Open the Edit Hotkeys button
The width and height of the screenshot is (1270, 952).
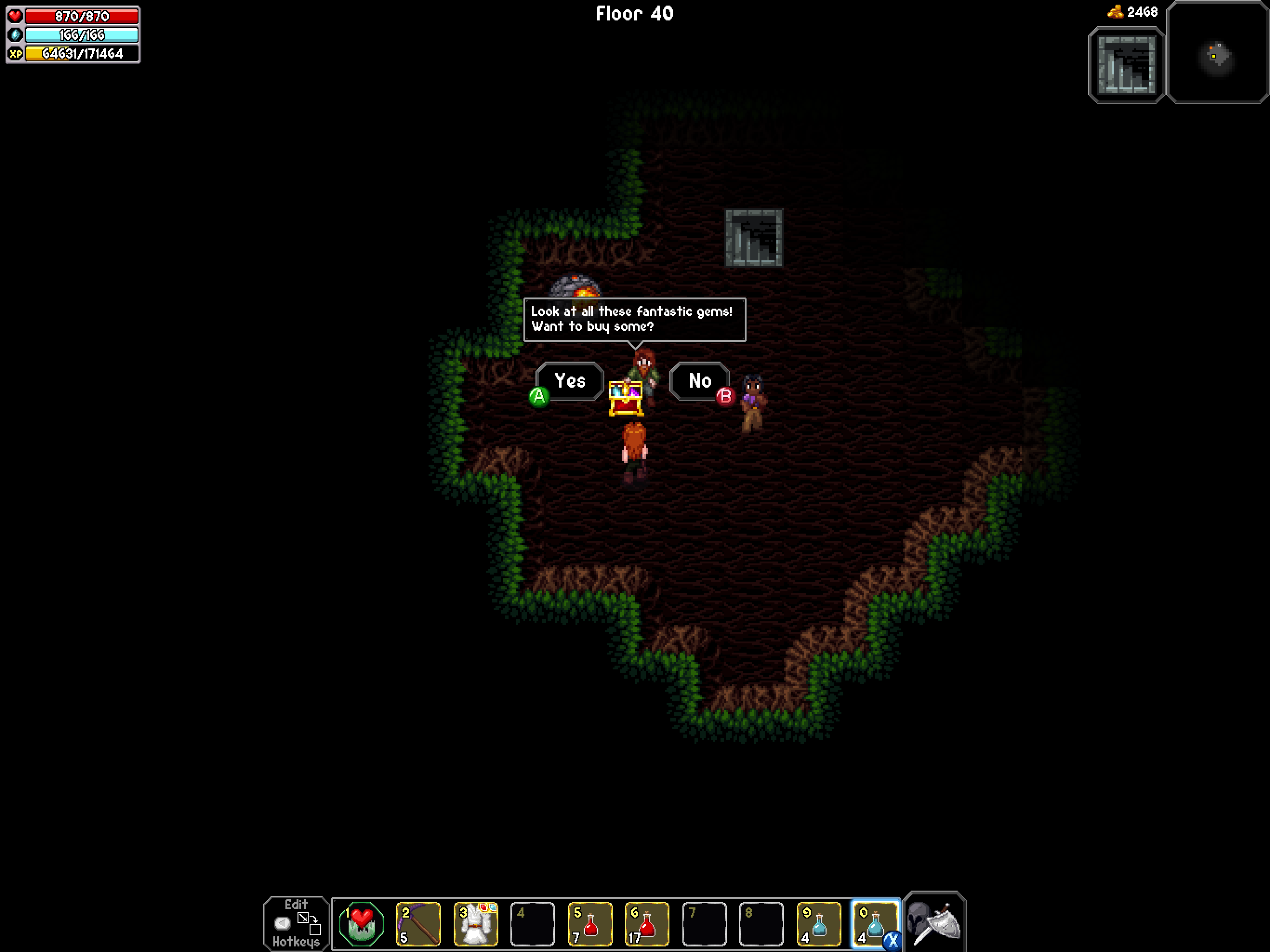pos(296,923)
